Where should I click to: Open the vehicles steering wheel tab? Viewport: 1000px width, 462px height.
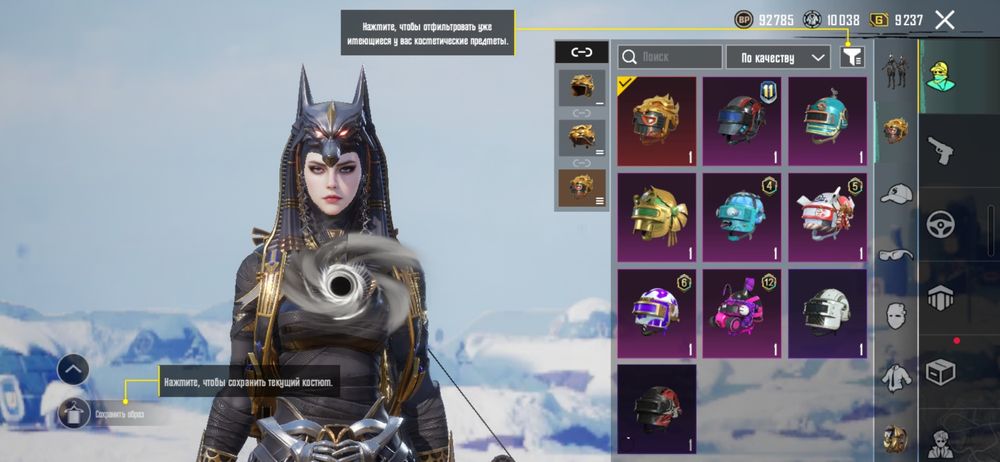940,224
